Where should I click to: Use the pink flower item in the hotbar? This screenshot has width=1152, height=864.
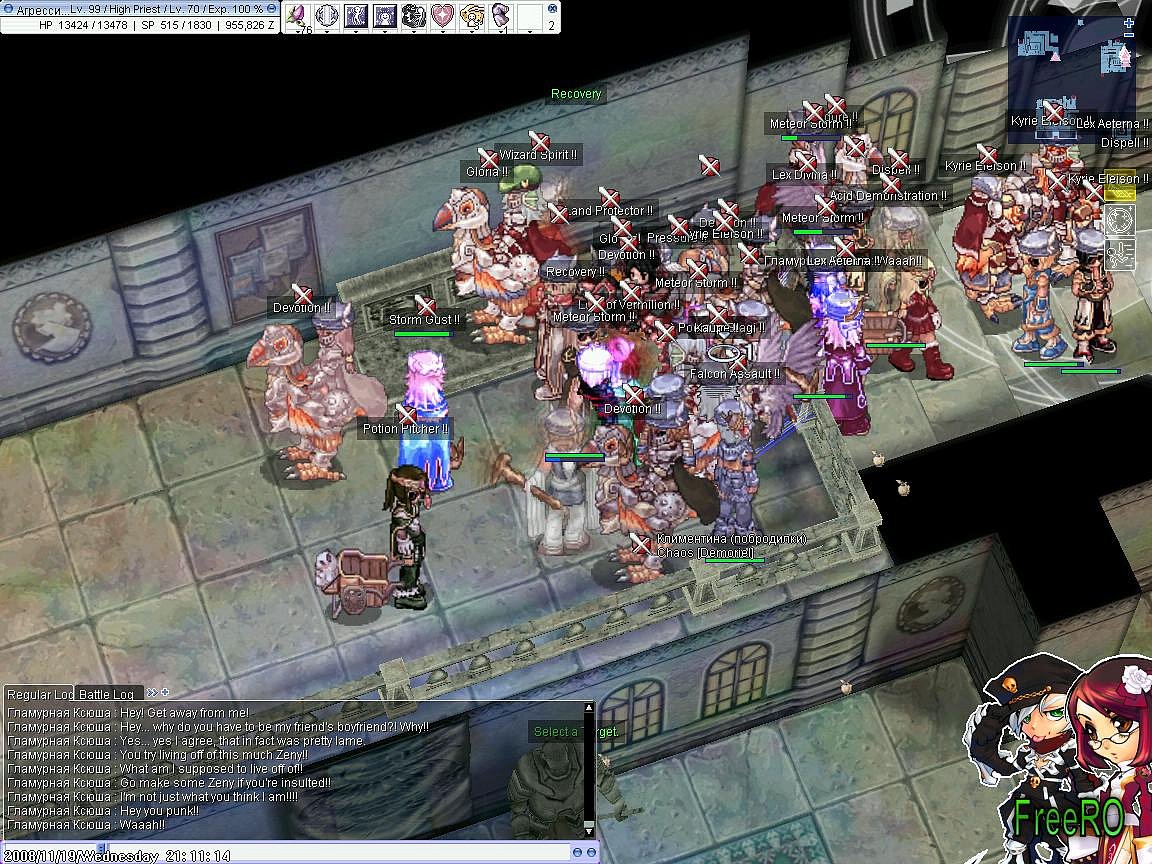(x=297, y=15)
